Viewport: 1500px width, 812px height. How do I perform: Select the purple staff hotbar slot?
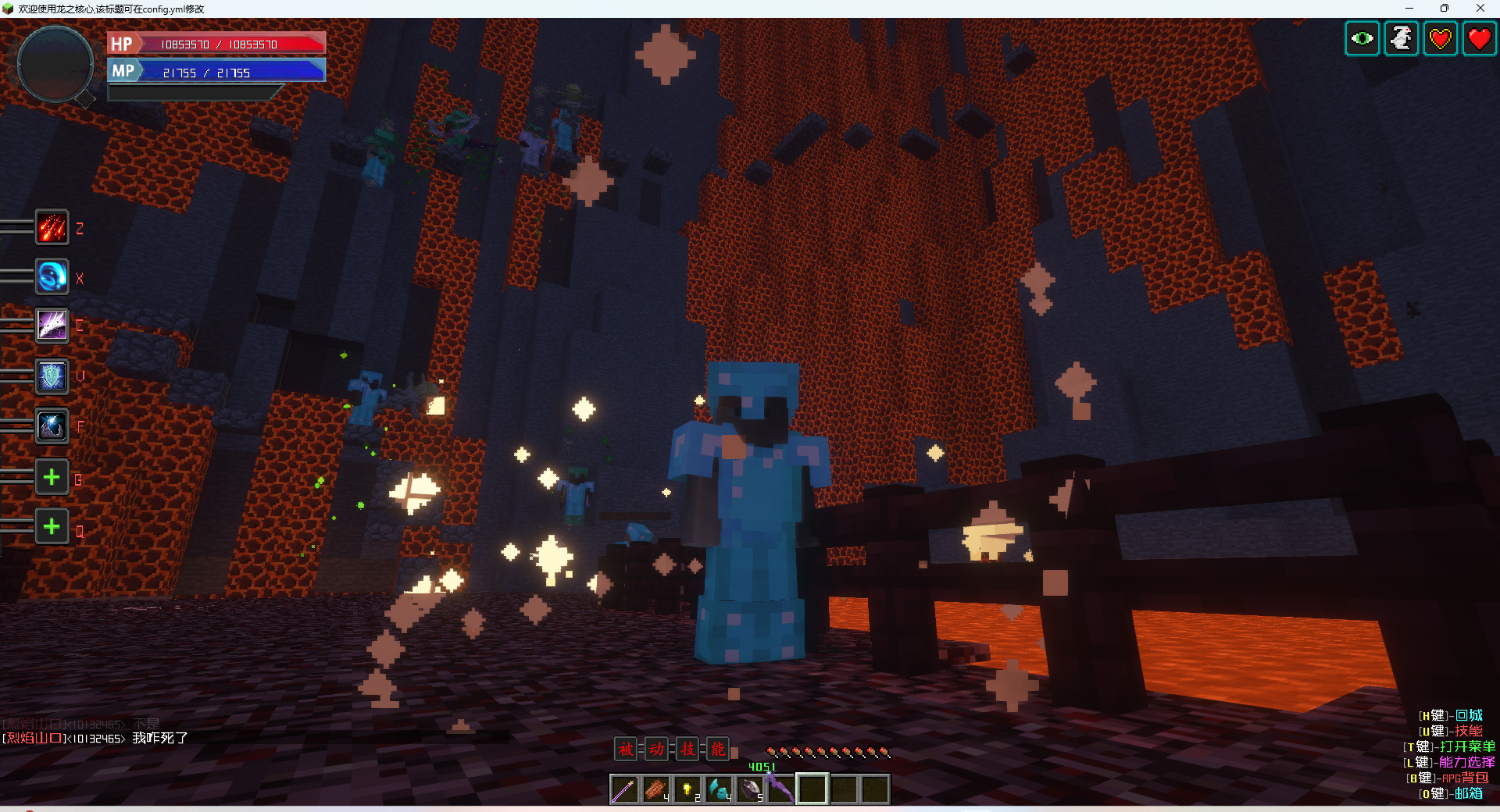coord(624,789)
